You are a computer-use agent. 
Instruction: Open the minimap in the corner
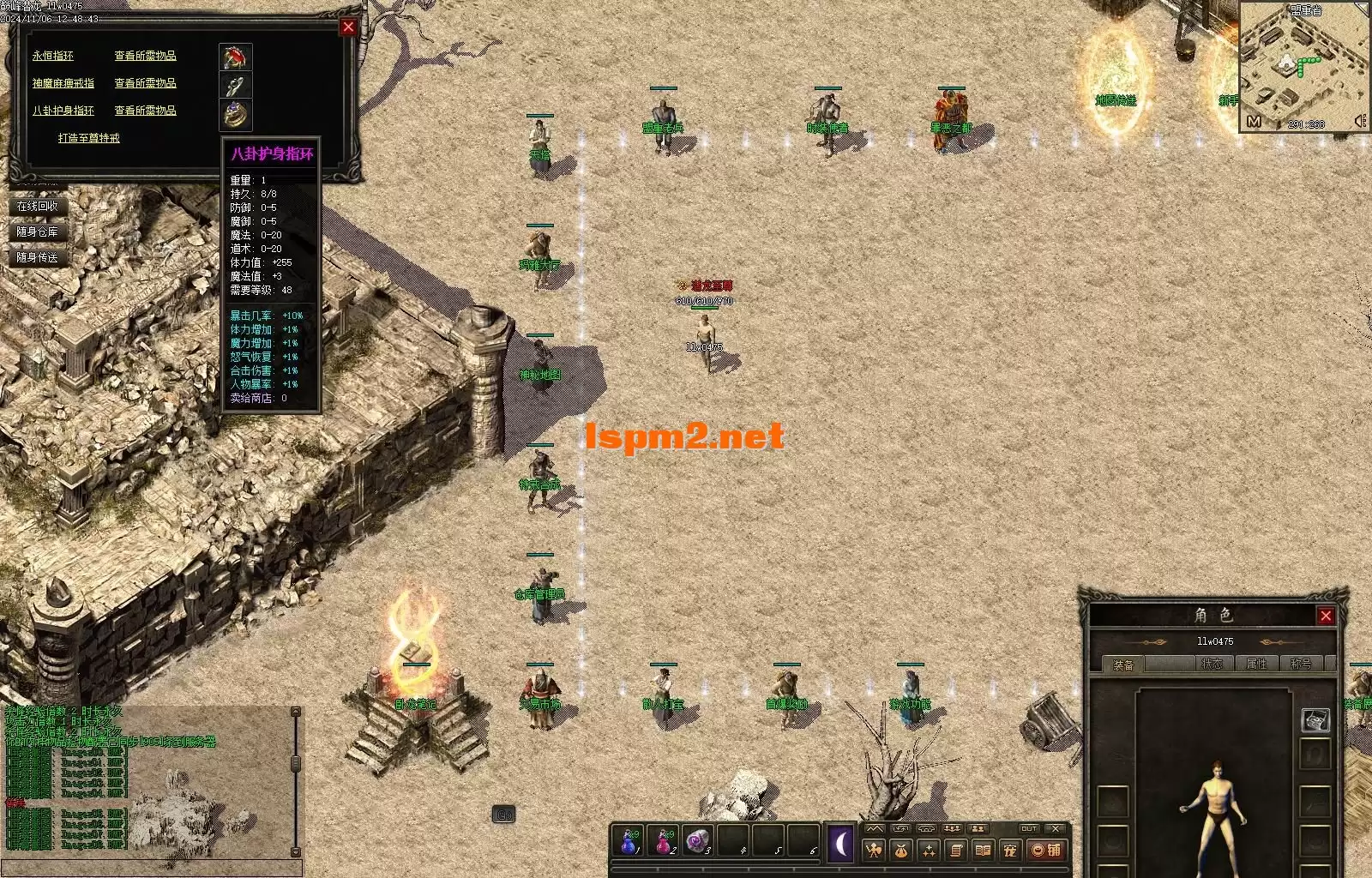[1302, 64]
